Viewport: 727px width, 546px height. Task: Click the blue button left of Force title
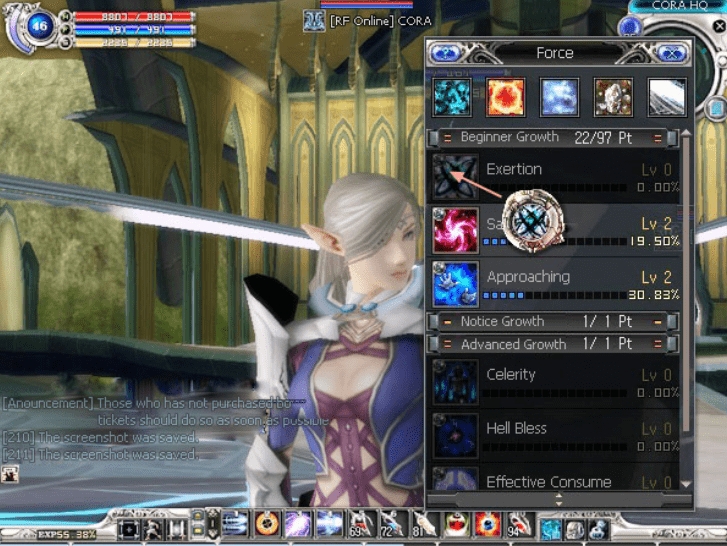(446, 53)
